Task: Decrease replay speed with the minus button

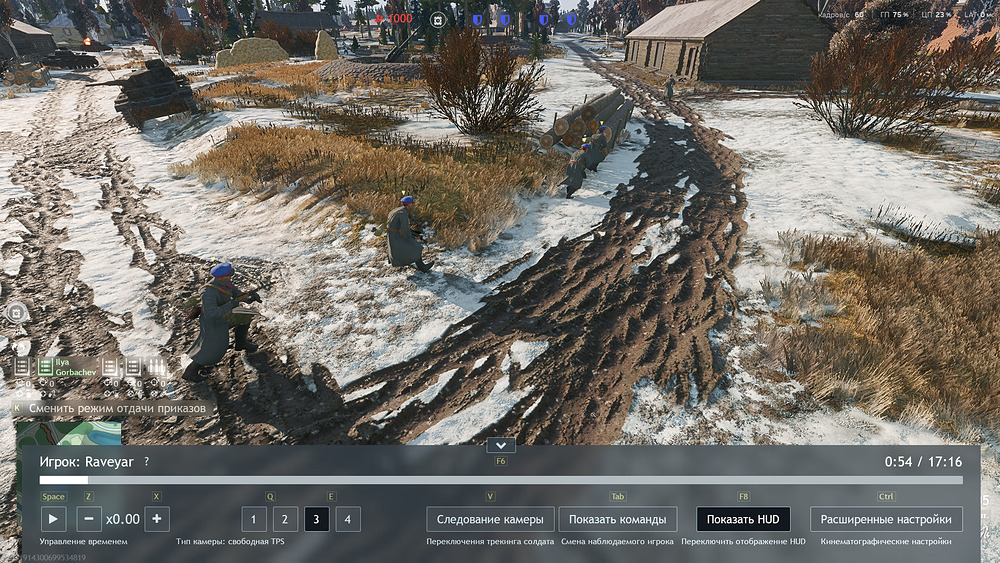Action: pos(89,519)
